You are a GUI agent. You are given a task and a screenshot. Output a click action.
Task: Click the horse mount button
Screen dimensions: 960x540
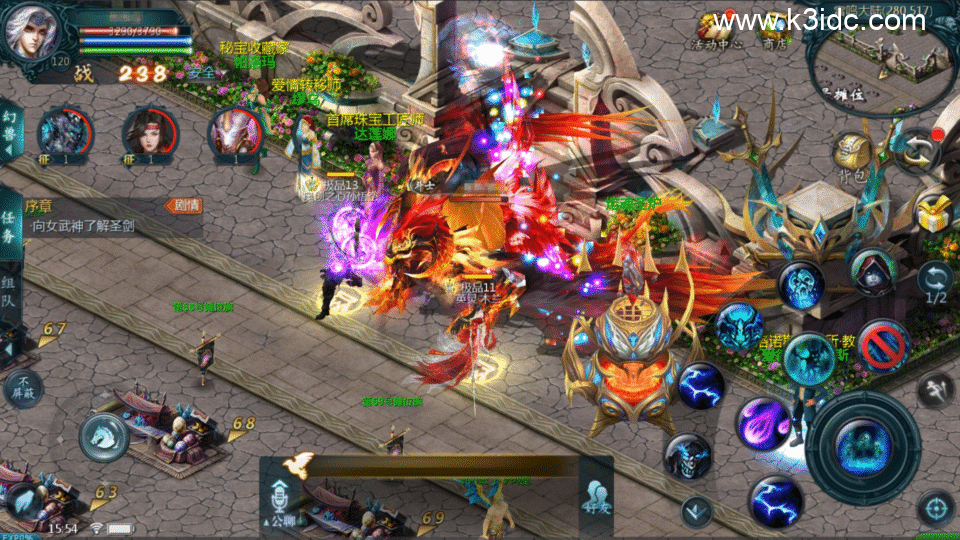(x=103, y=436)
